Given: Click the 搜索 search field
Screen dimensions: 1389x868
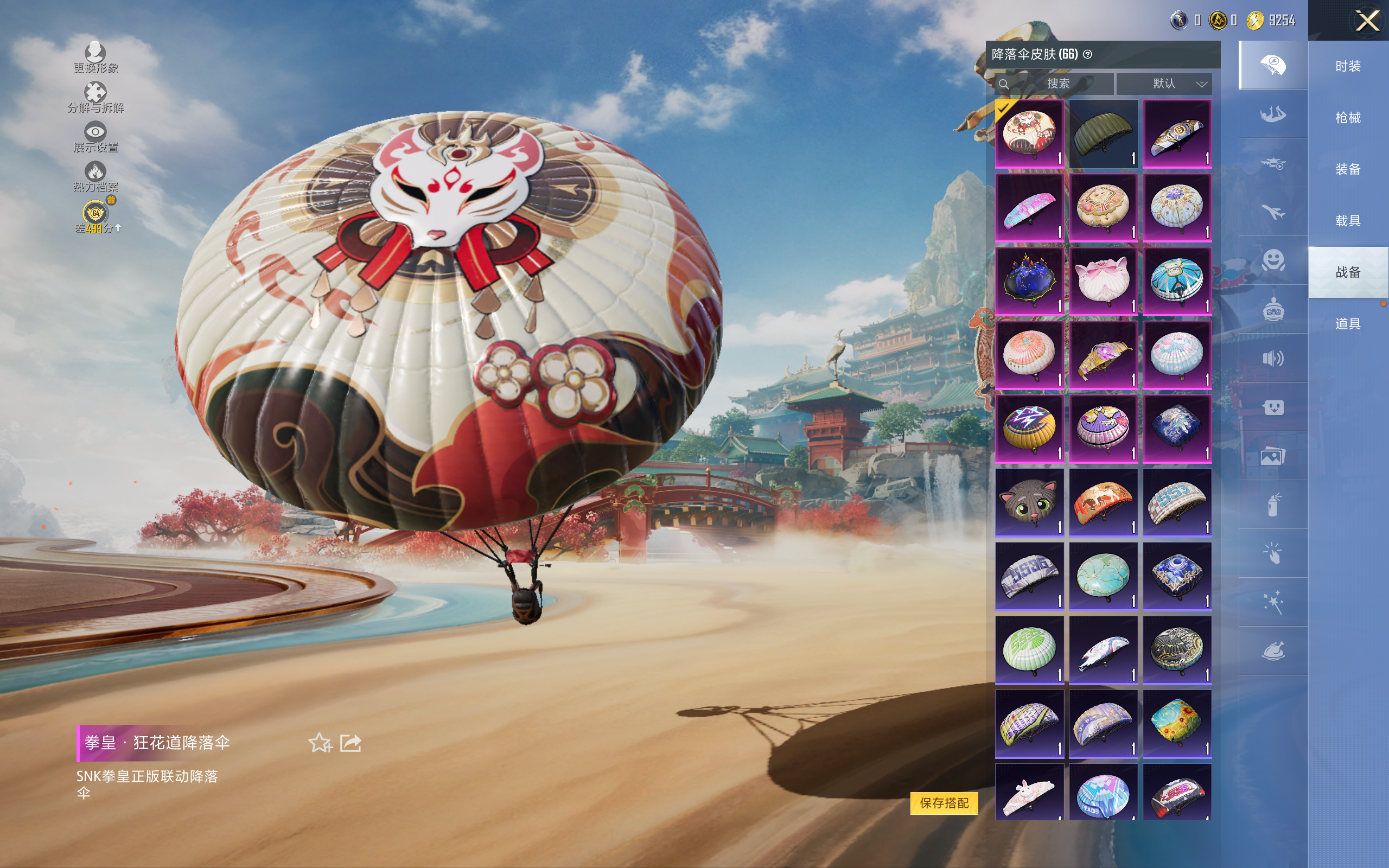Looking at the screenshot, I should (x=1056, y=84).
